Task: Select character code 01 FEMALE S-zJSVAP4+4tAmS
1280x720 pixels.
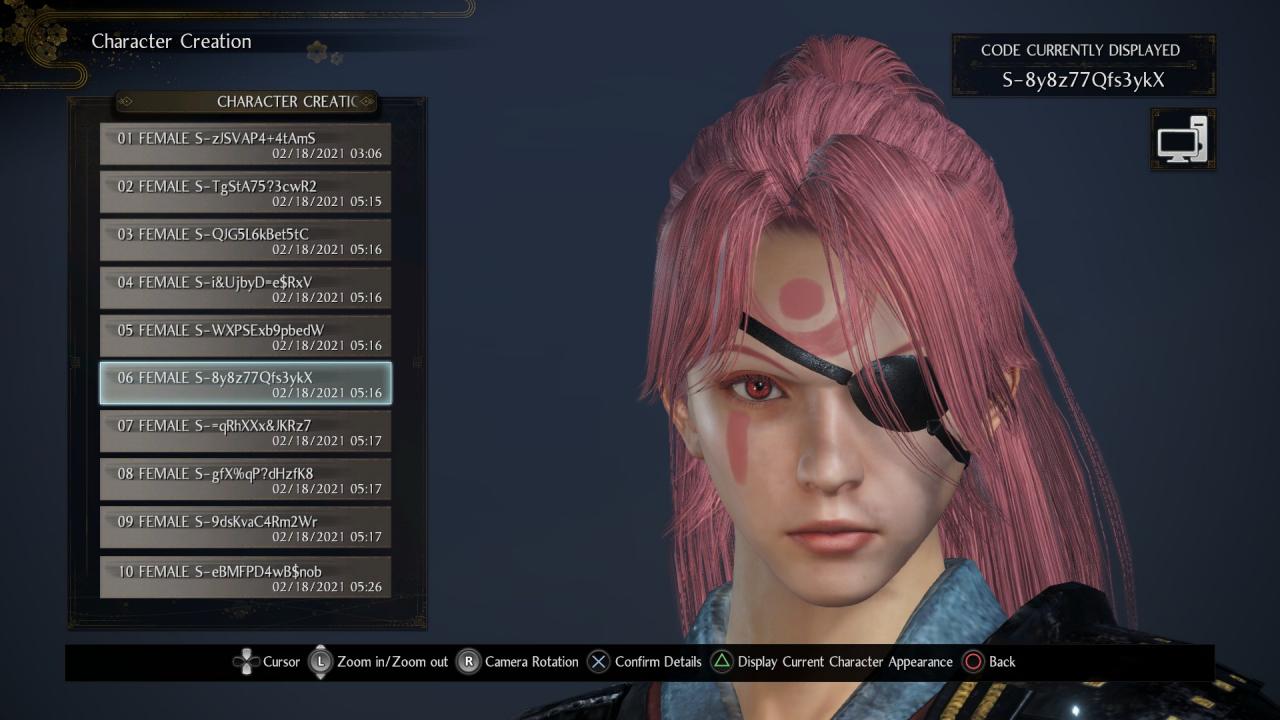Action: pos(245,144)
